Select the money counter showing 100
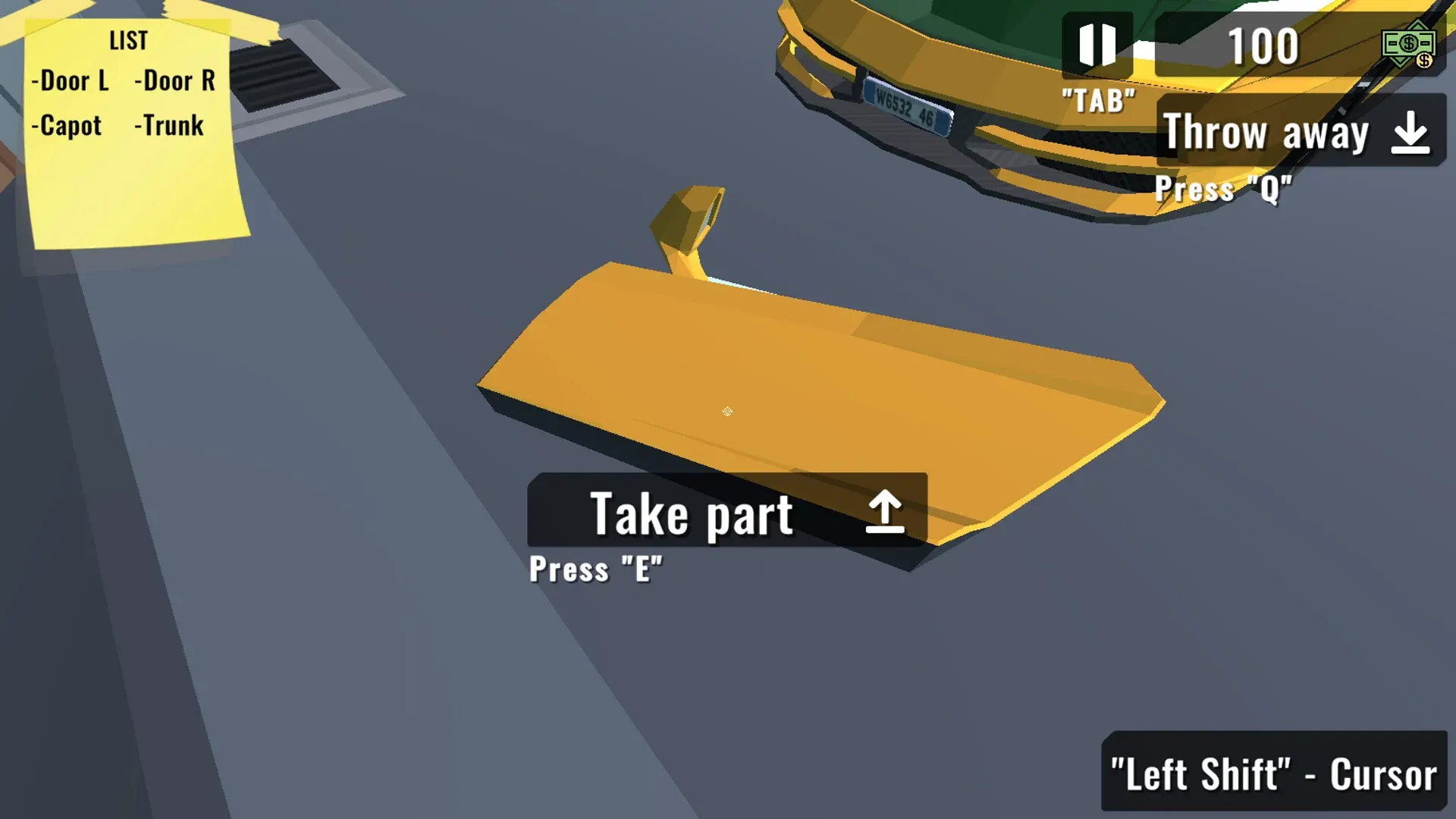 [1261, 45]
